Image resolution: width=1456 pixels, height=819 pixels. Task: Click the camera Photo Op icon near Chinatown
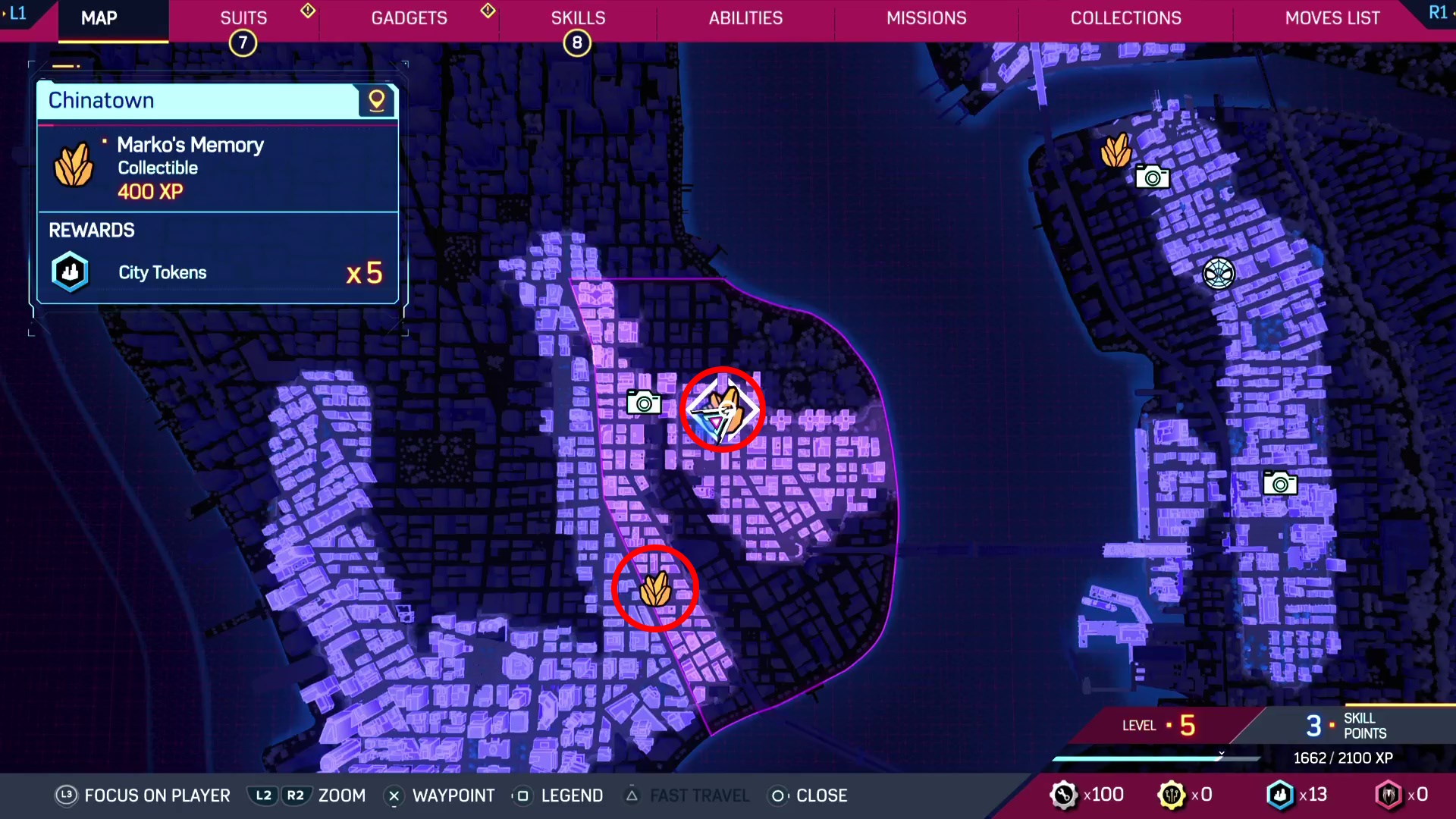tap(644, 403)
